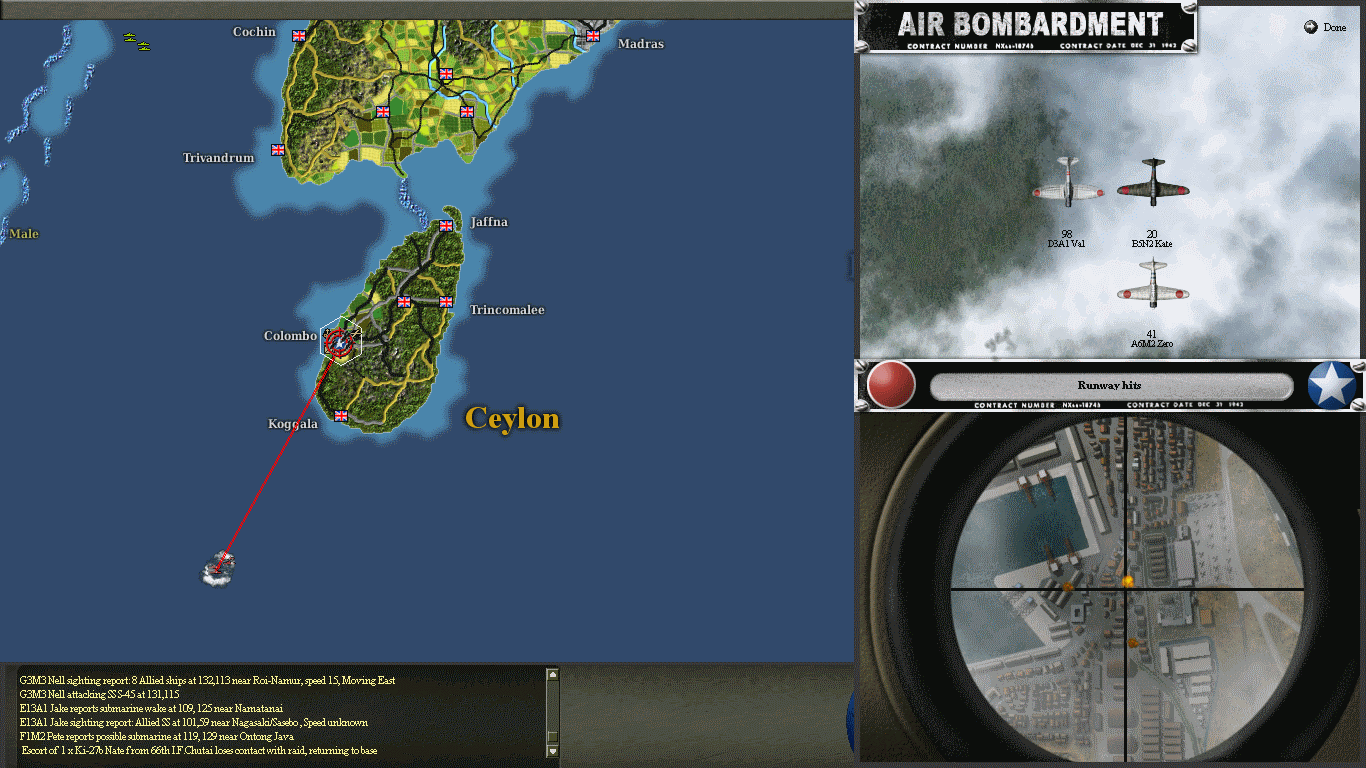Select the B5N2 Kate aircraft icon
The height and width of the screenshot is (768, 1366).
1152,188
